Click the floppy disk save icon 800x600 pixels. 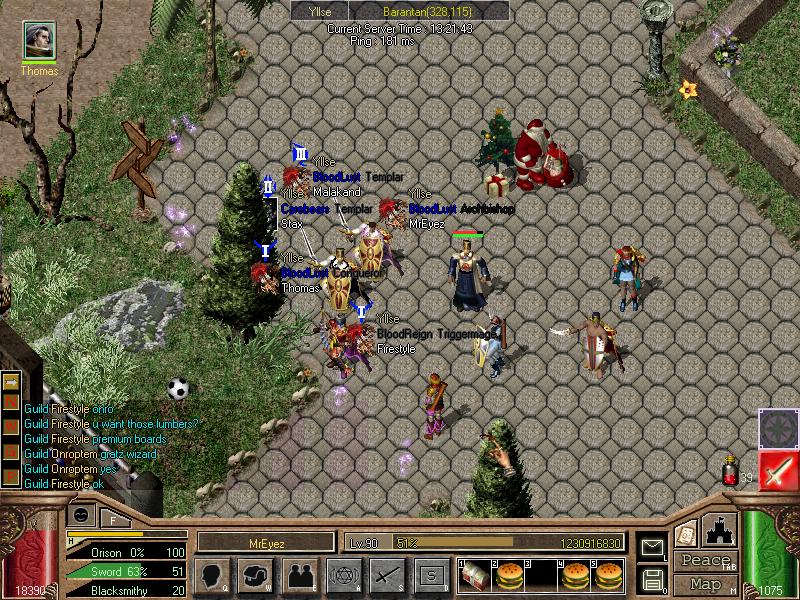tap(652, 579)
